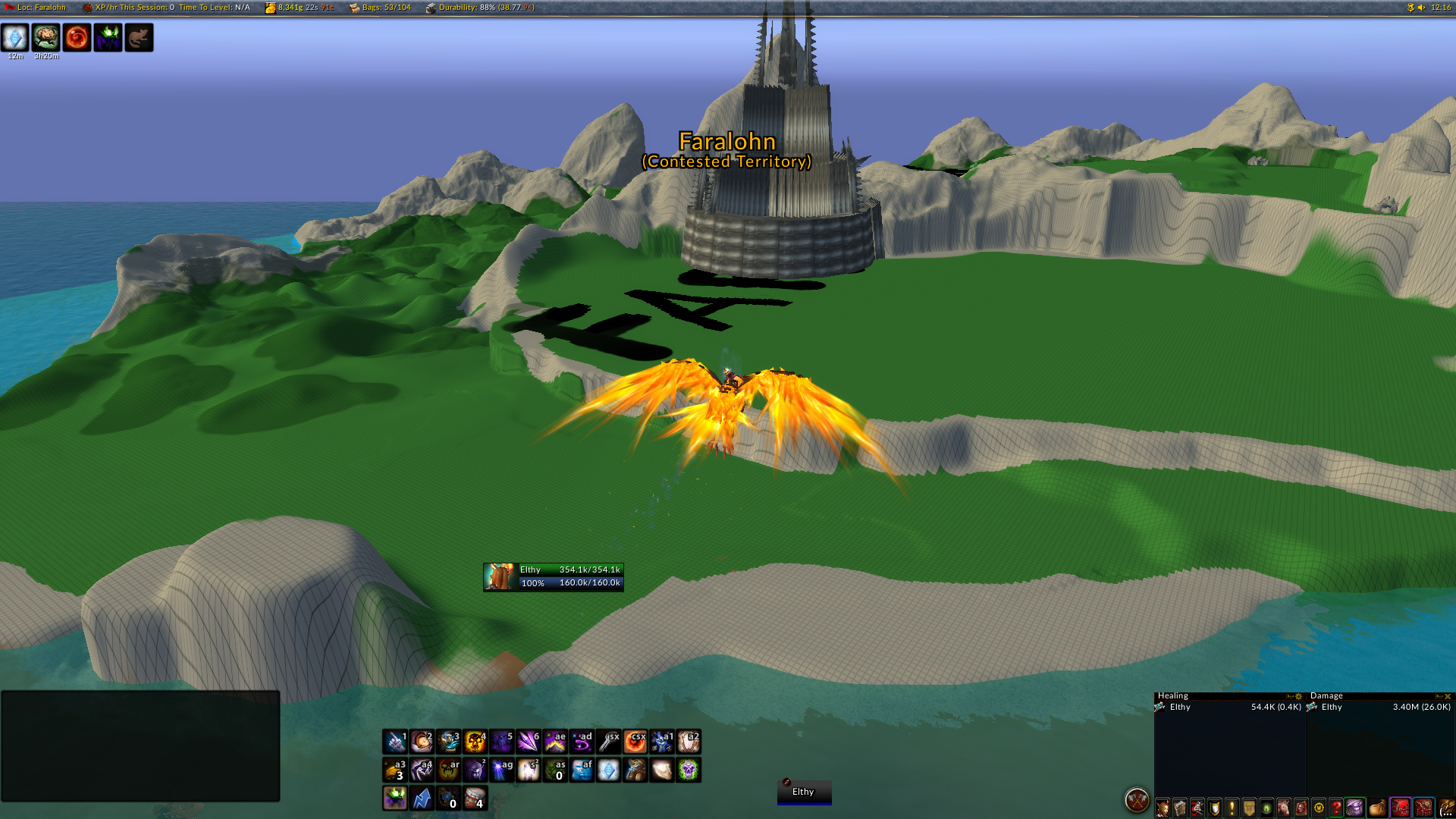Use the silver key ability bound to sx
Viewport: 1456px width, 819px height.
(608, 742)
